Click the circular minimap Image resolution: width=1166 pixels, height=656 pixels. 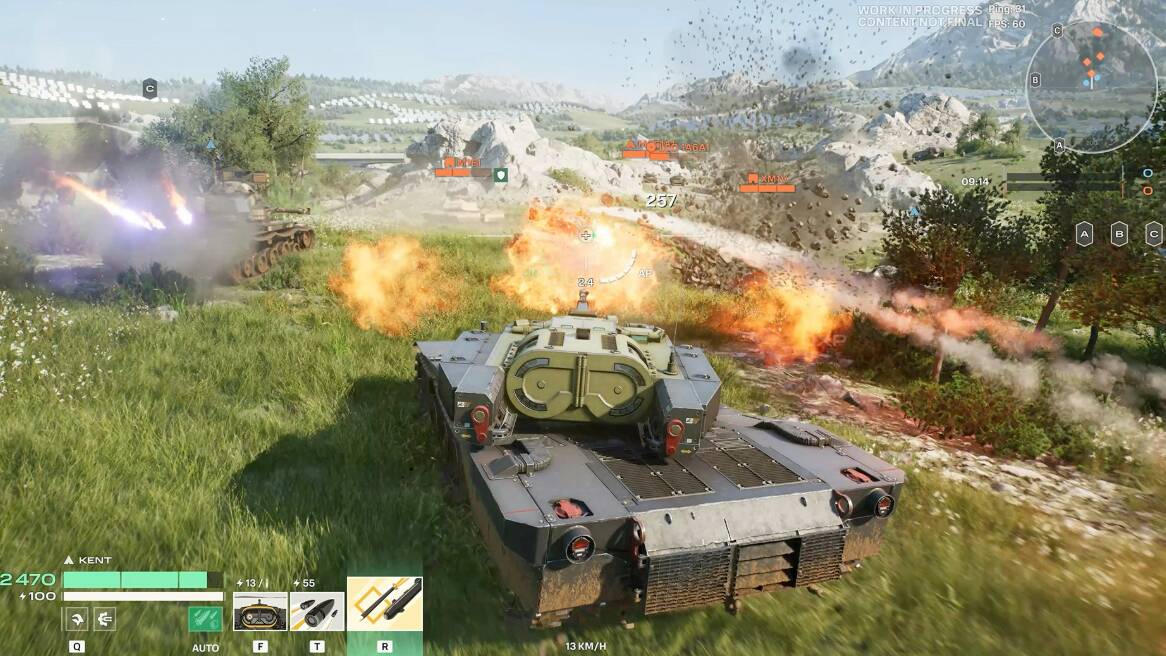tap(1091, 86)
